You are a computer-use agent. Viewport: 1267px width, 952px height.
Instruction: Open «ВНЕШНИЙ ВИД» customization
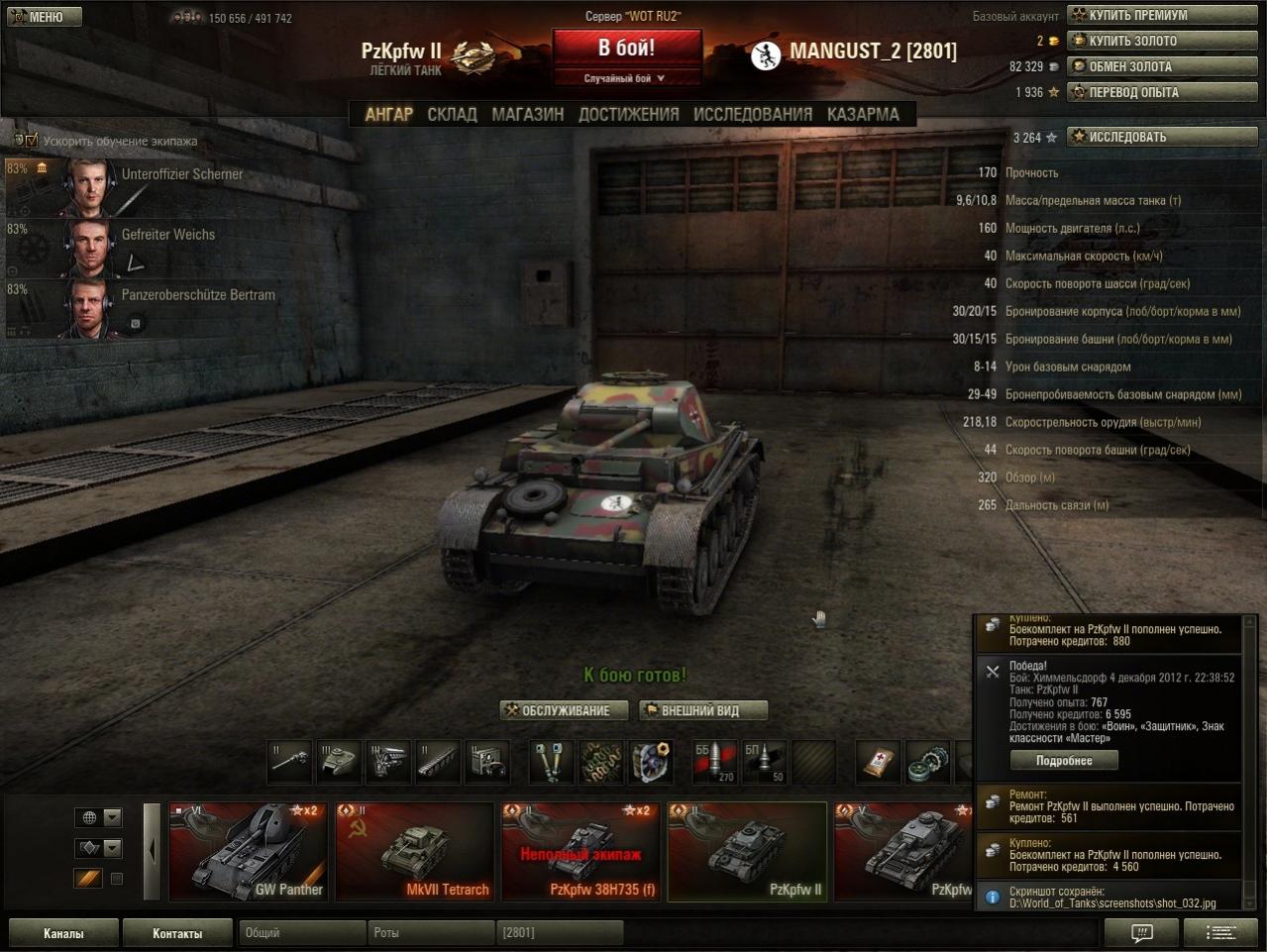(x=702, y=710)
